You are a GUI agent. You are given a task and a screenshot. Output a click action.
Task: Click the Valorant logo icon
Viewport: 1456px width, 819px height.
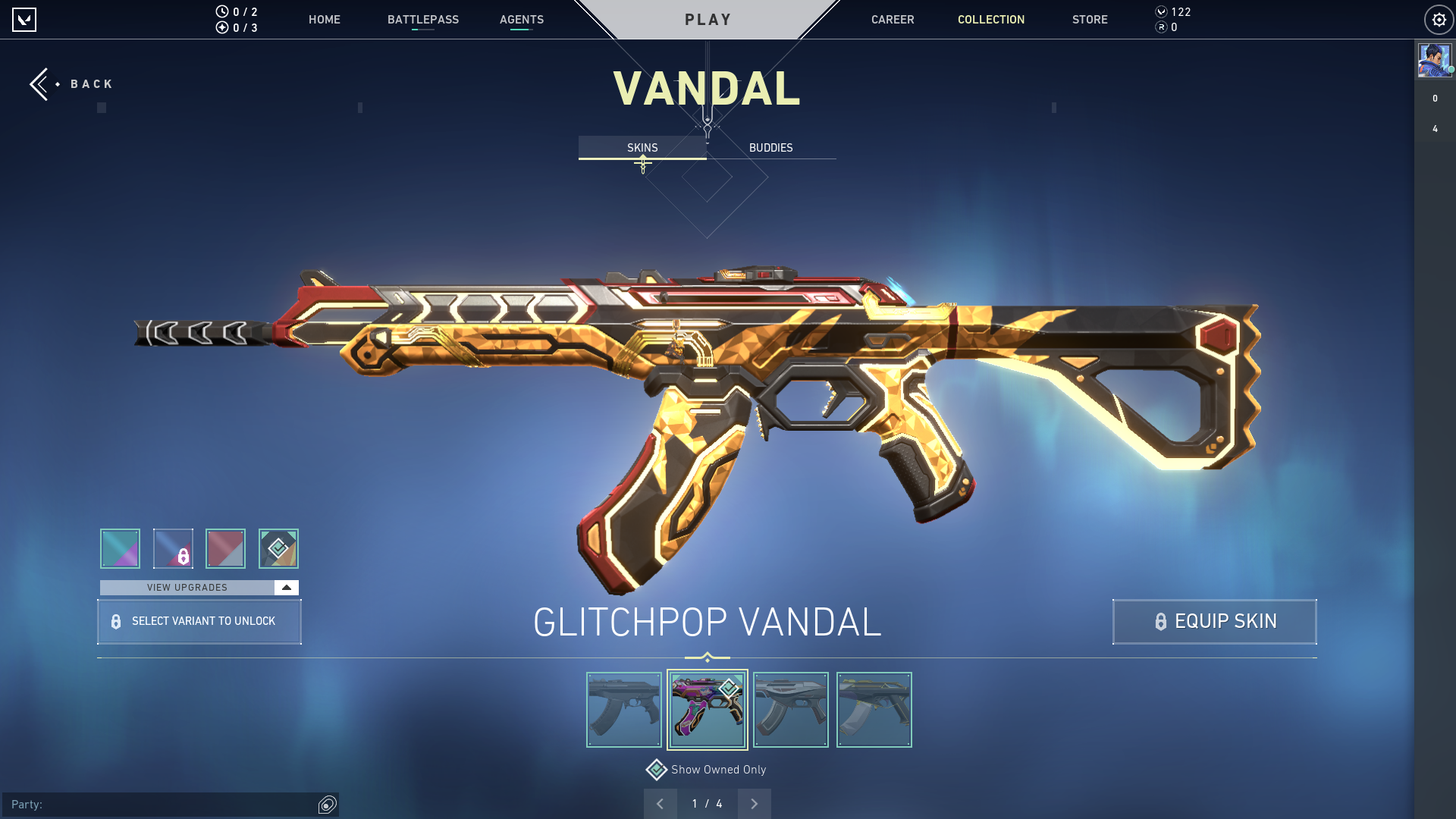(x=25, y=19)
